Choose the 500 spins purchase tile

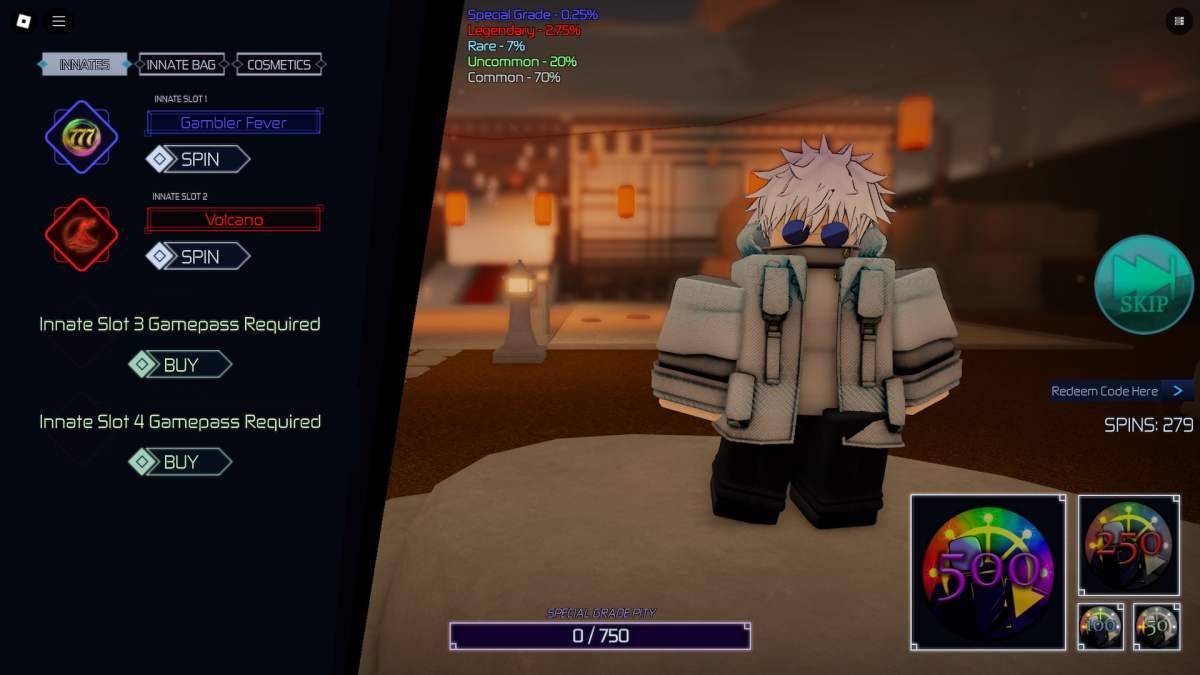tap(987, 572)
